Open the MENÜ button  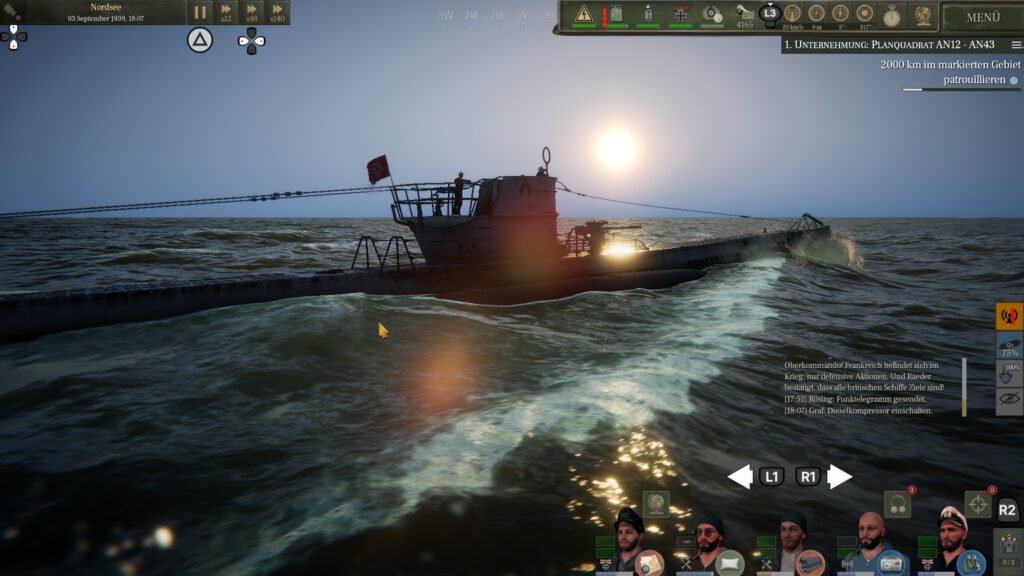click(x=982, y=17)
